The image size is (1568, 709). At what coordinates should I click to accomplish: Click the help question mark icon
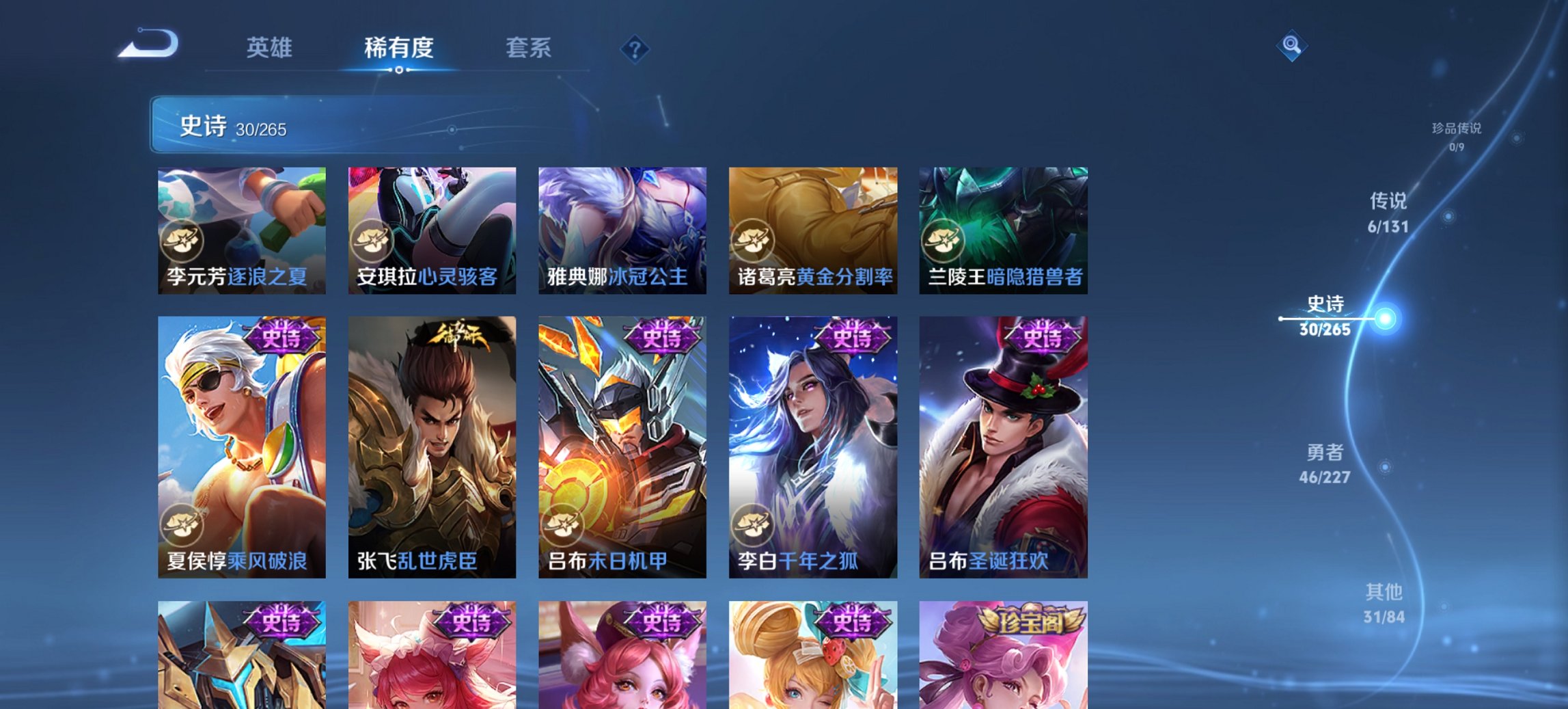[x=635, y=48]
